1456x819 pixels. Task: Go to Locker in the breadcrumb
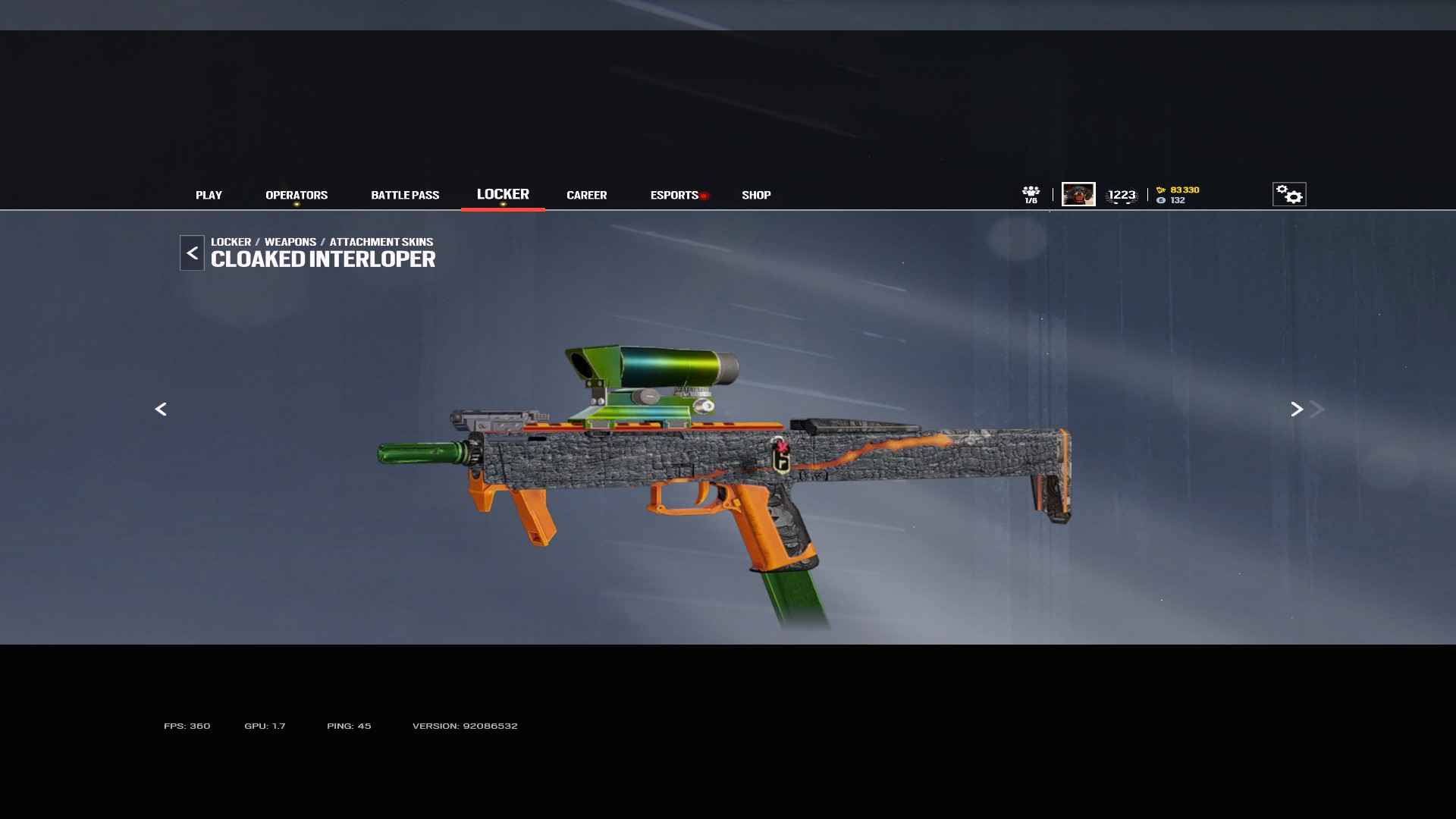tap(231, 242)
